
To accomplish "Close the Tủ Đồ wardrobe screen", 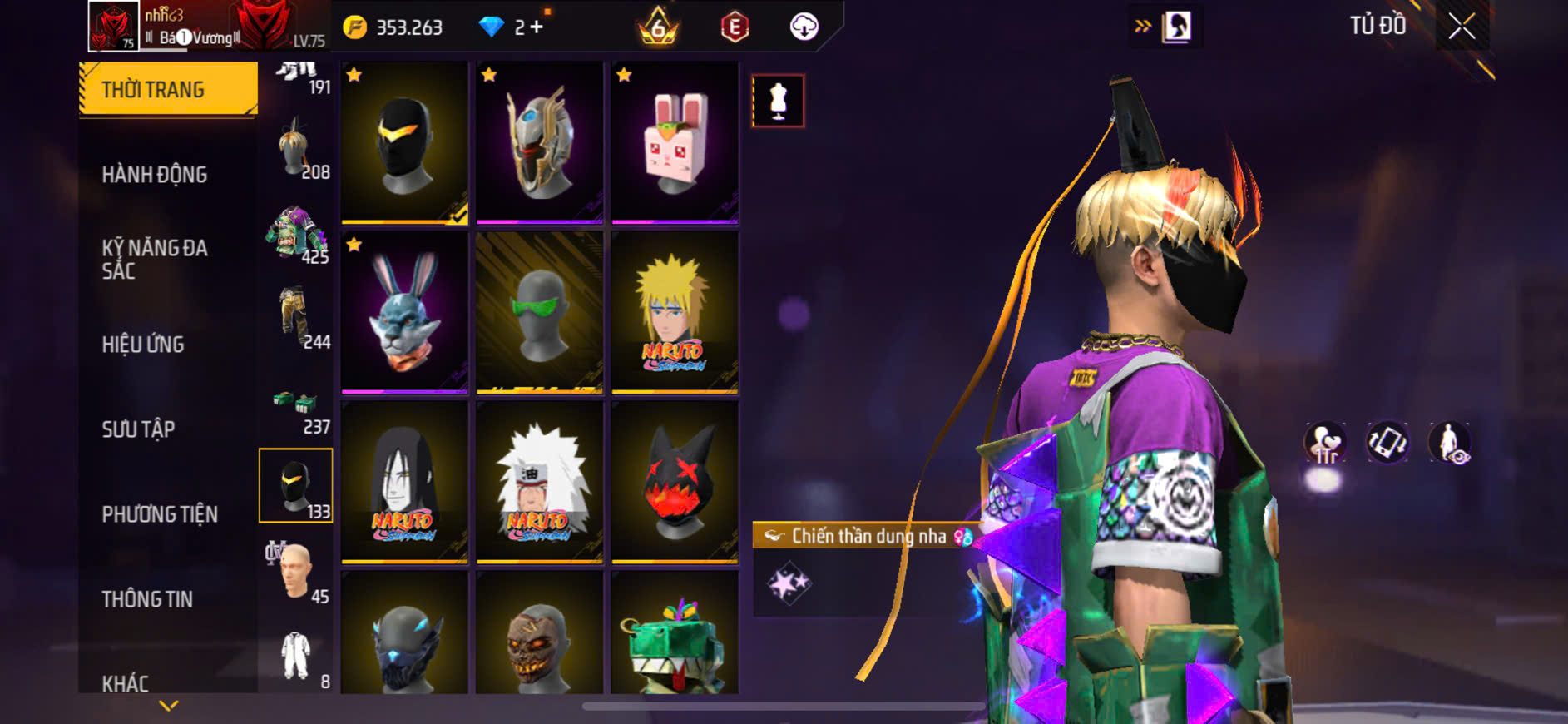I will 1462,27.
